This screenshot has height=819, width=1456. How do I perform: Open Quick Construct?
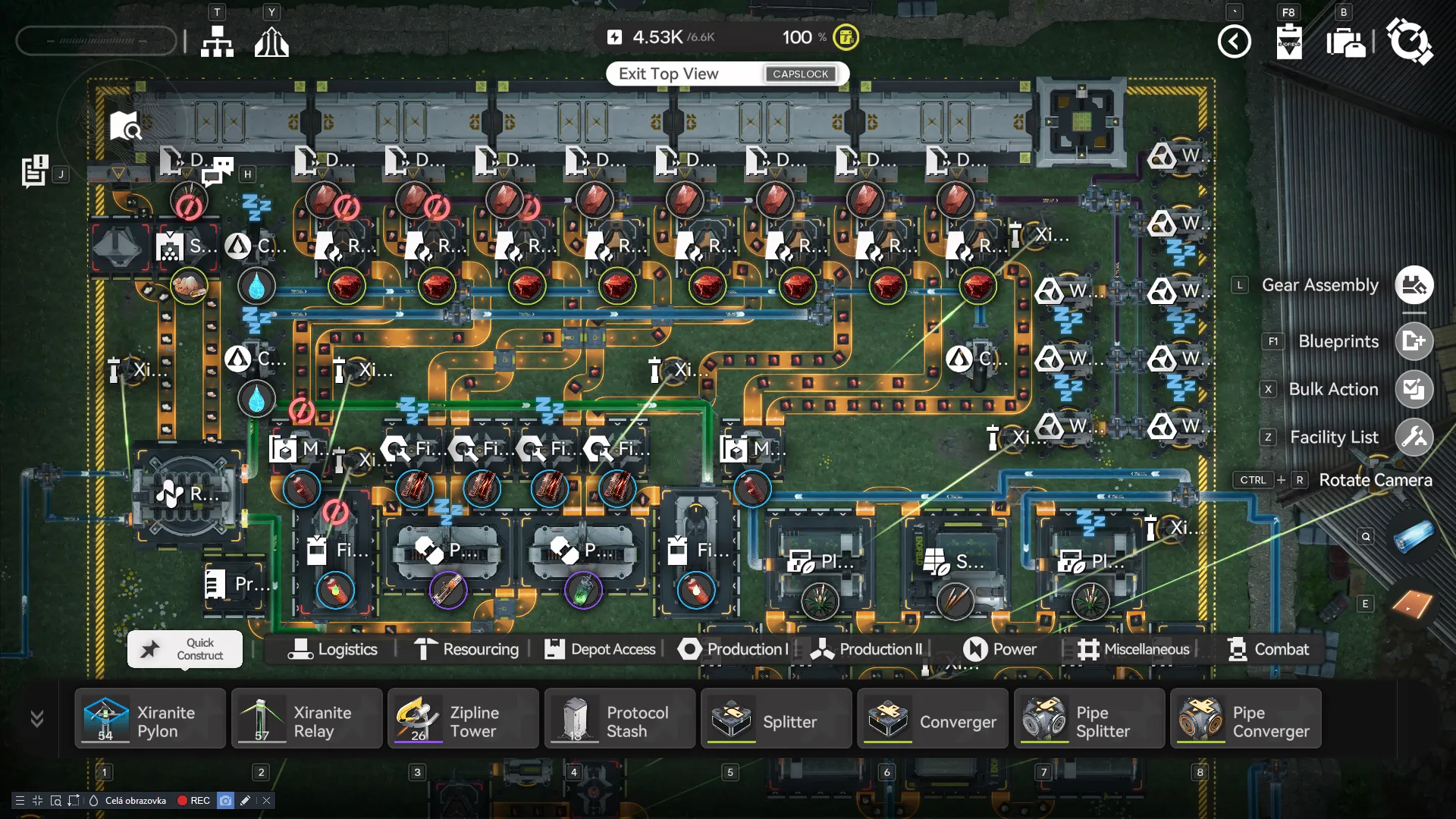pyautogui.click(x=185, y=649)
